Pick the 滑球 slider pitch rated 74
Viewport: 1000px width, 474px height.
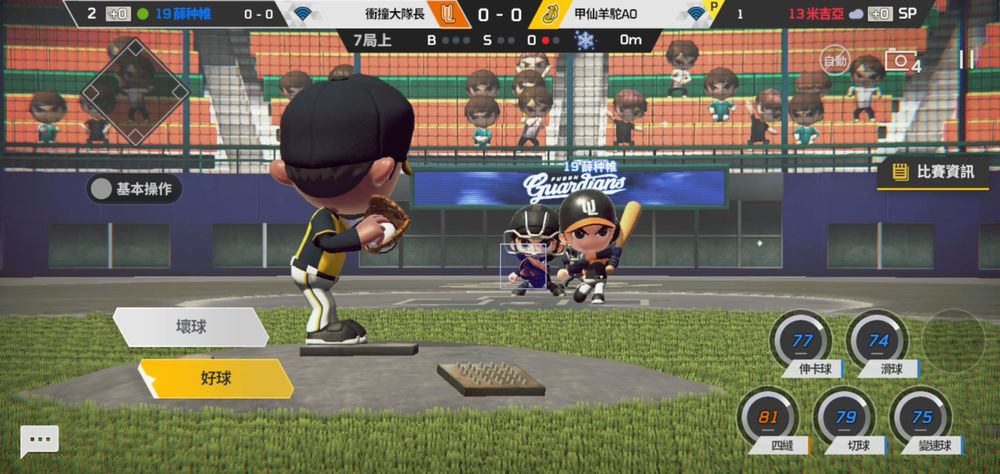click(878, 342)
